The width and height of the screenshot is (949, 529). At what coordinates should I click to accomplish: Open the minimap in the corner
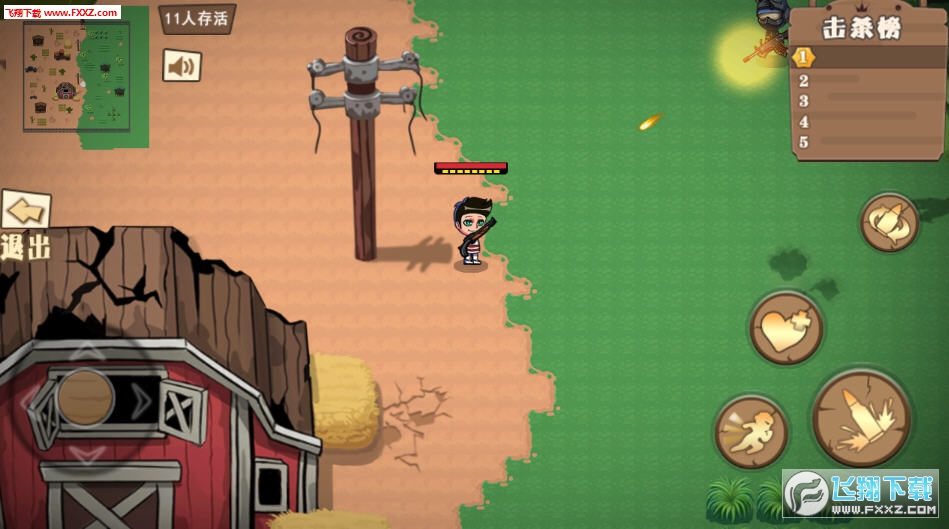point(77,75)
